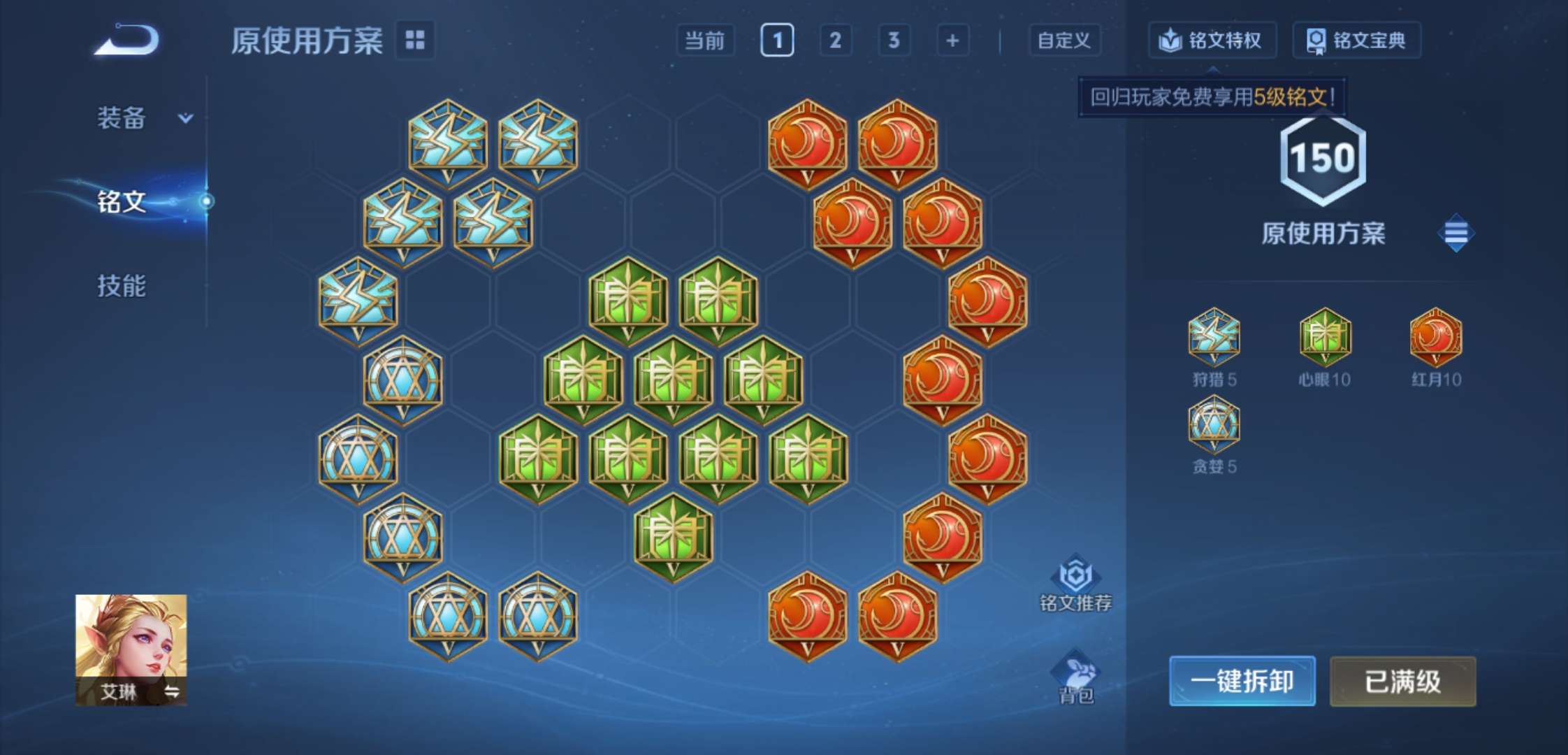Switch to the 铭文 rune section
Viewport: 1568px width, 755px height.
click(122, 202)
